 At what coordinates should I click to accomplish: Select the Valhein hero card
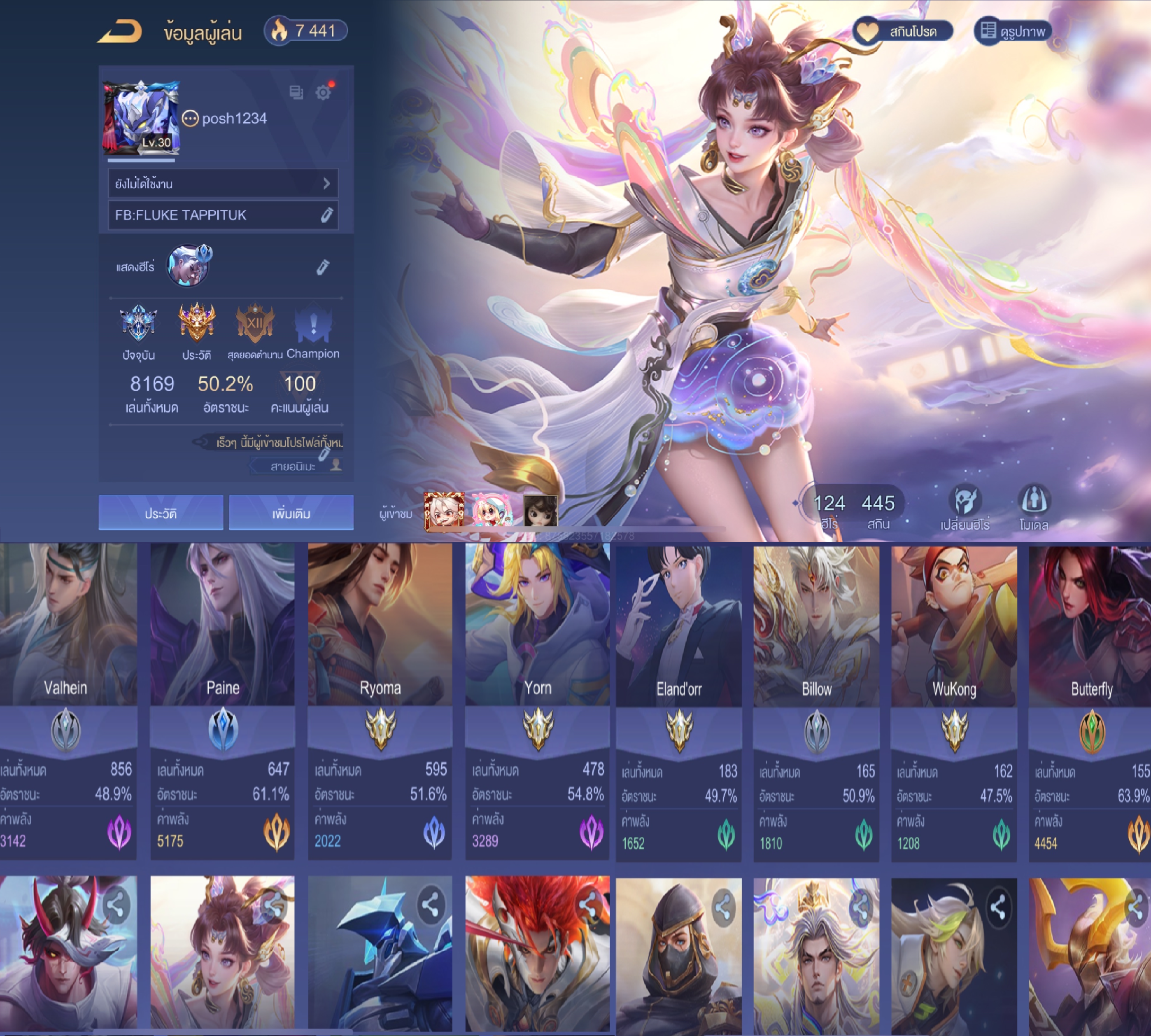(x=67, y=700)
